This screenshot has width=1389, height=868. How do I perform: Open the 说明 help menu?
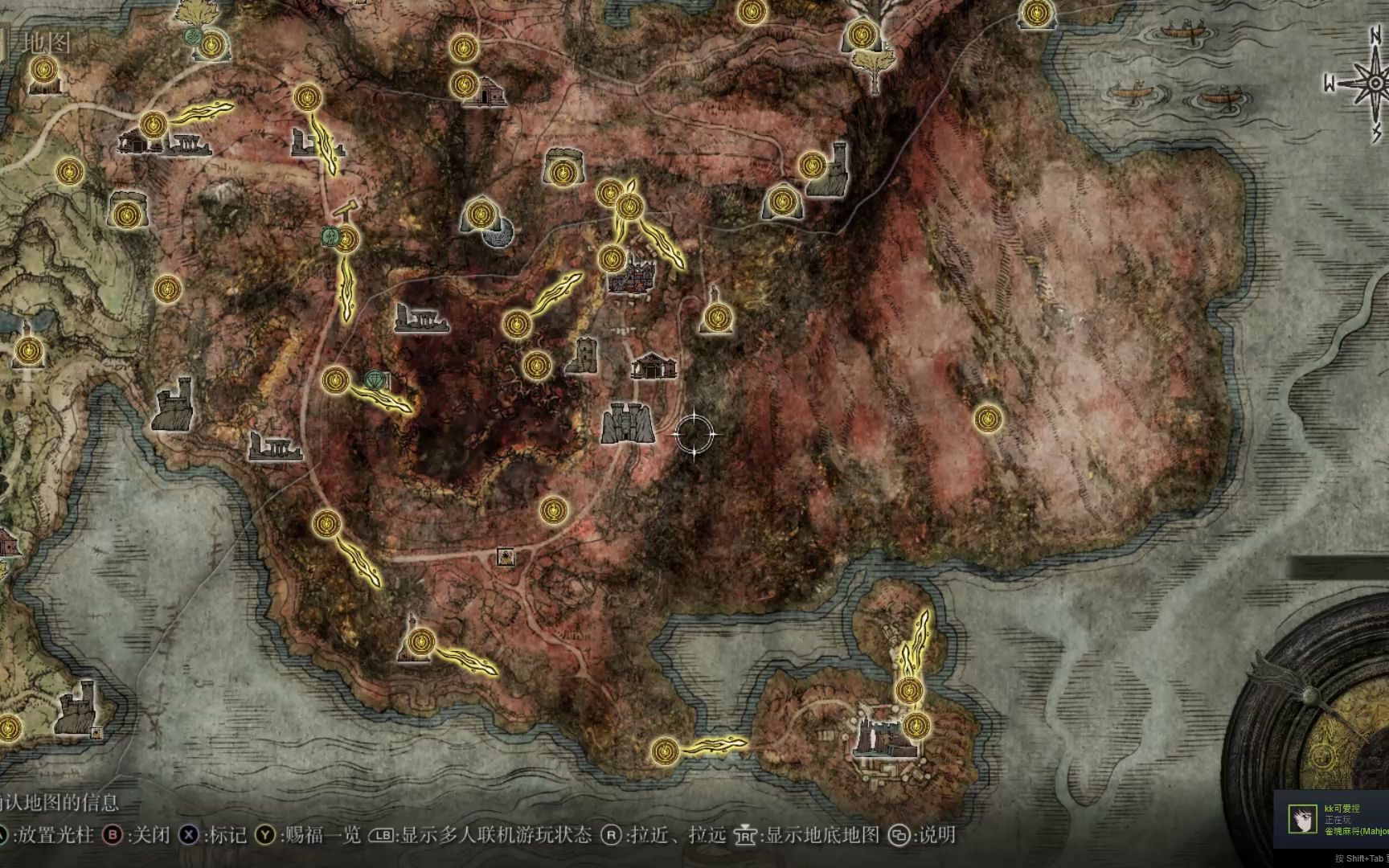(935, 836)
